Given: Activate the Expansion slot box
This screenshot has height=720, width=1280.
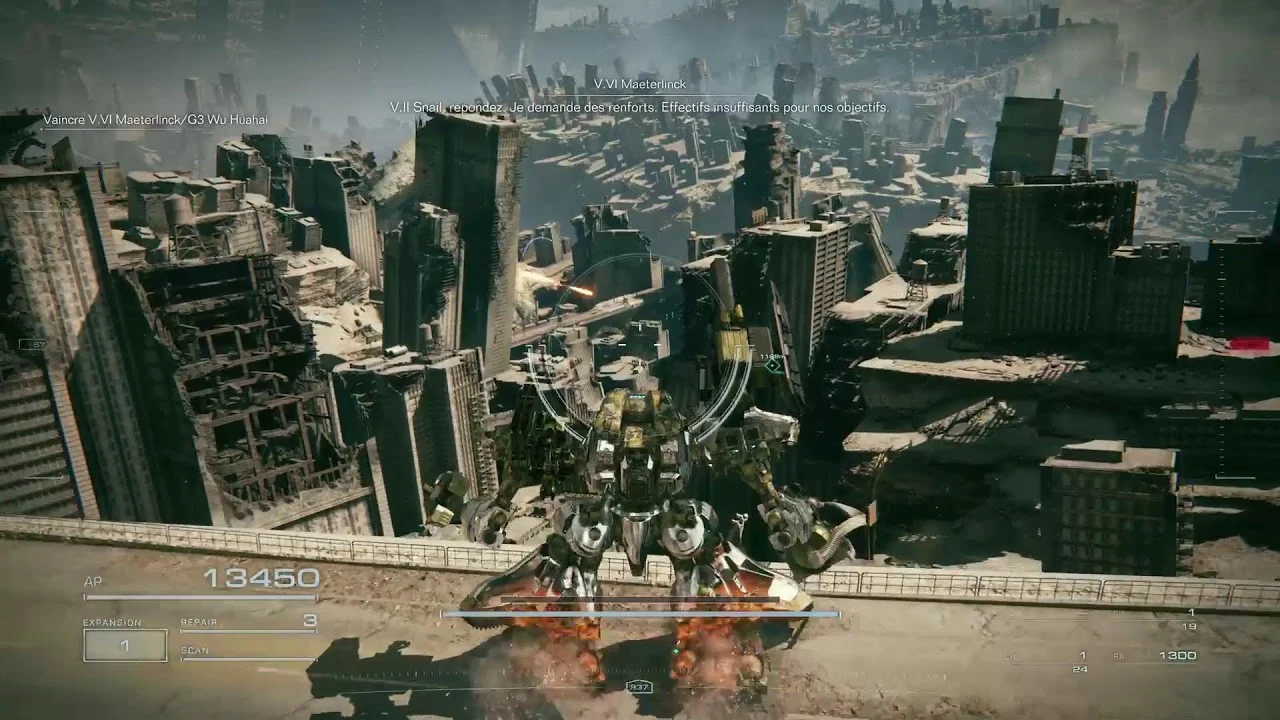Looking at the screenshot, I should click(x=125, y=646).
